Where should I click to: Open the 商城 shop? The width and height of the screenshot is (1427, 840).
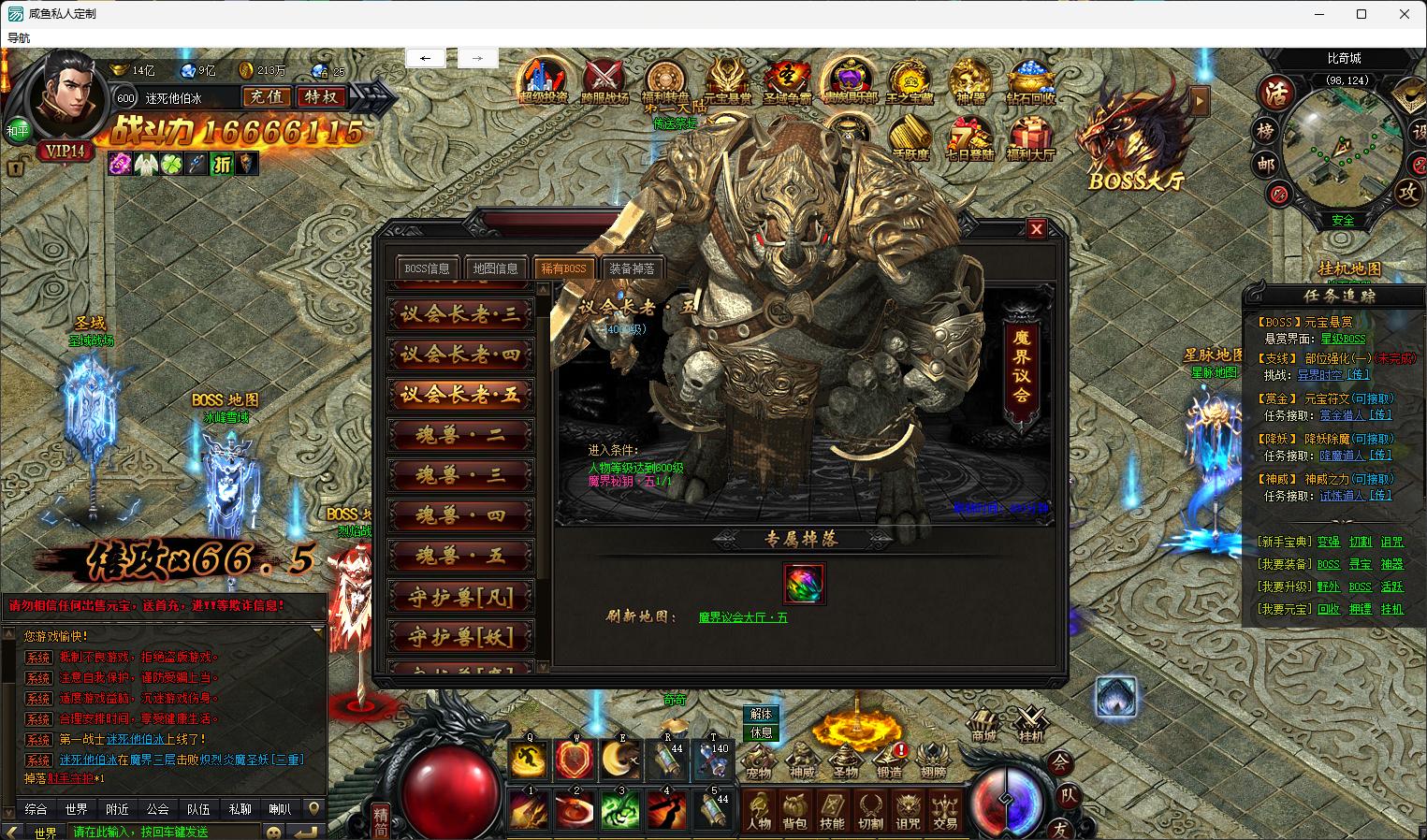point(983,726)
